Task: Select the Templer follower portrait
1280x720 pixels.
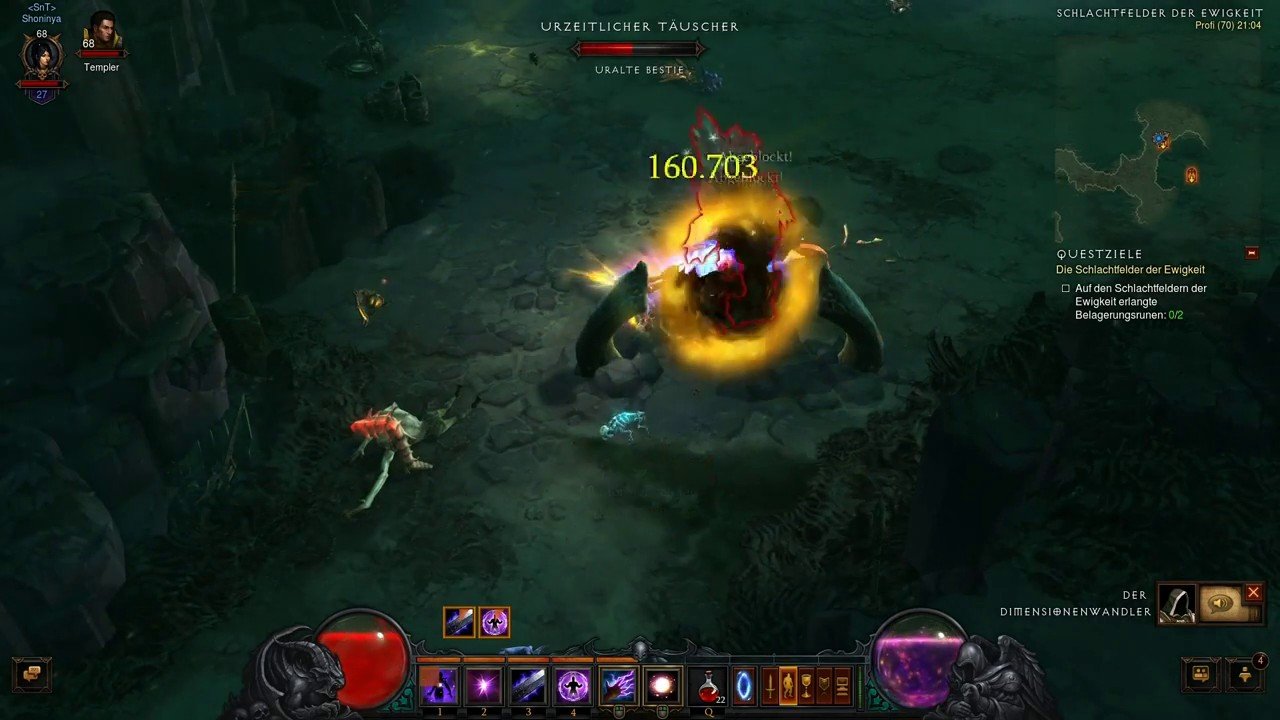Action: click(102, 32)
